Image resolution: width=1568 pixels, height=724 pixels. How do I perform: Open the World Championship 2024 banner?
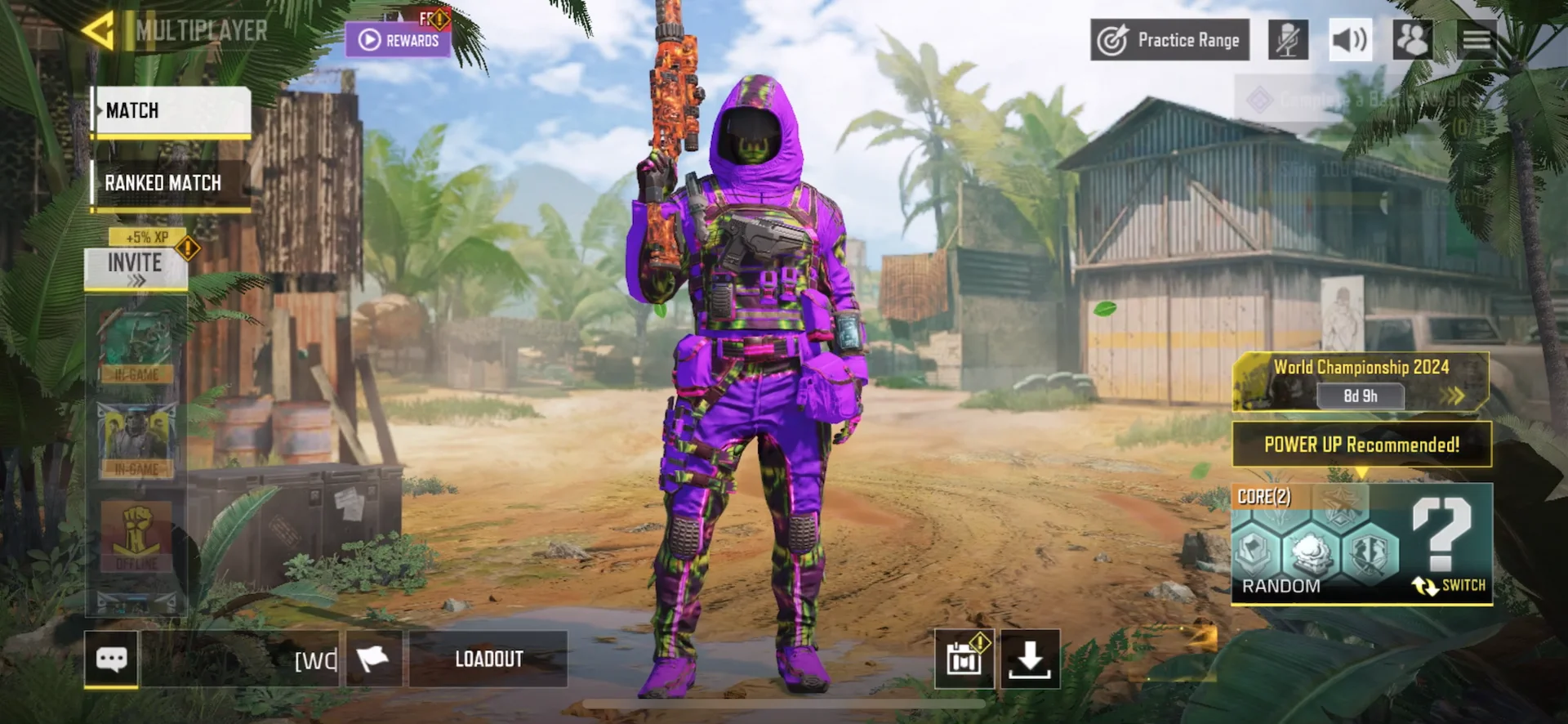coord(1361,381)
